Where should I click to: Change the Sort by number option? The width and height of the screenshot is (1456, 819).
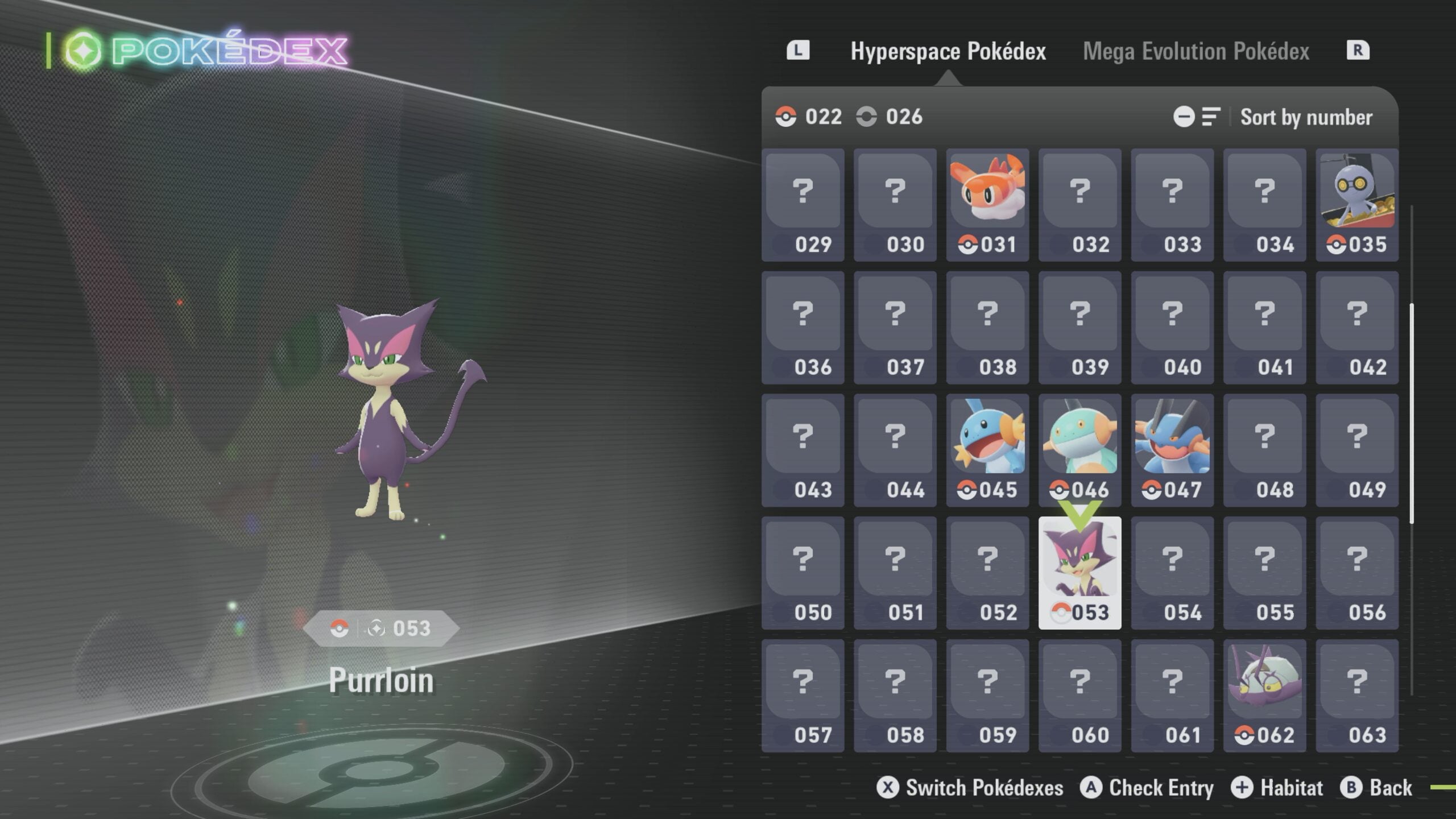click(1306, 117)
